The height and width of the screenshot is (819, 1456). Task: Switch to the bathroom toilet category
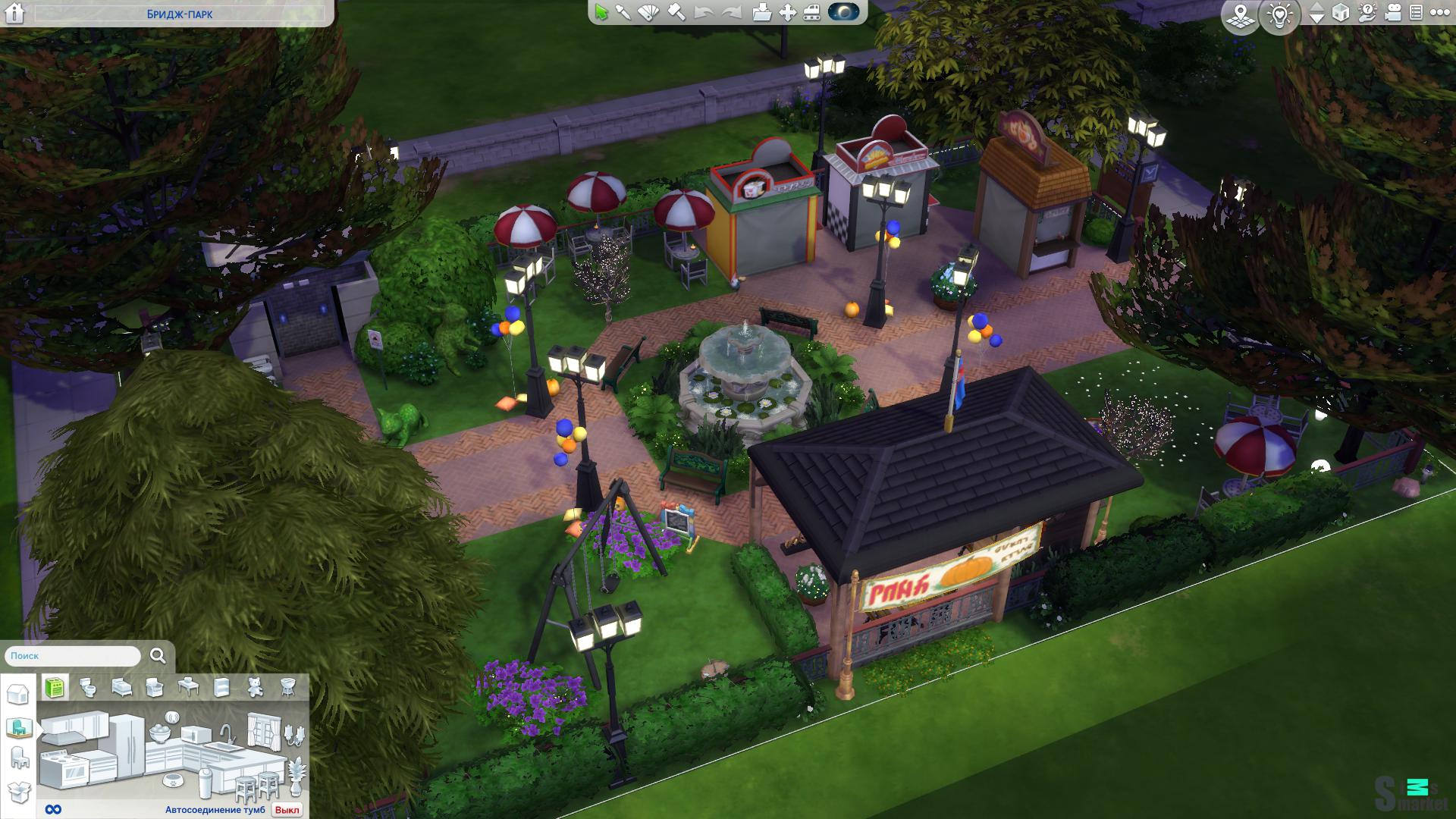click(x=88, y=687)
